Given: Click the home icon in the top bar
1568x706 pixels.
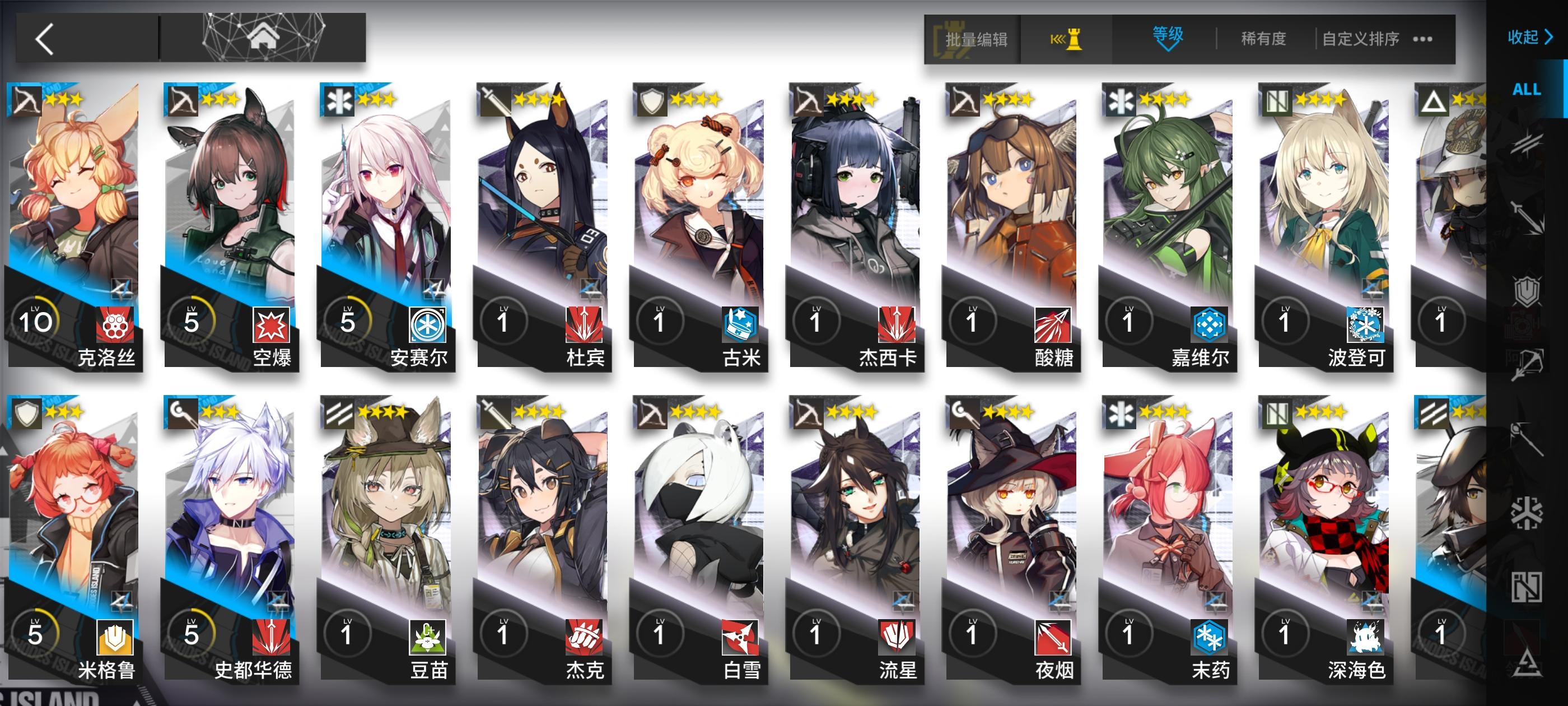Looking at the screenshot, I should (265, 38).
